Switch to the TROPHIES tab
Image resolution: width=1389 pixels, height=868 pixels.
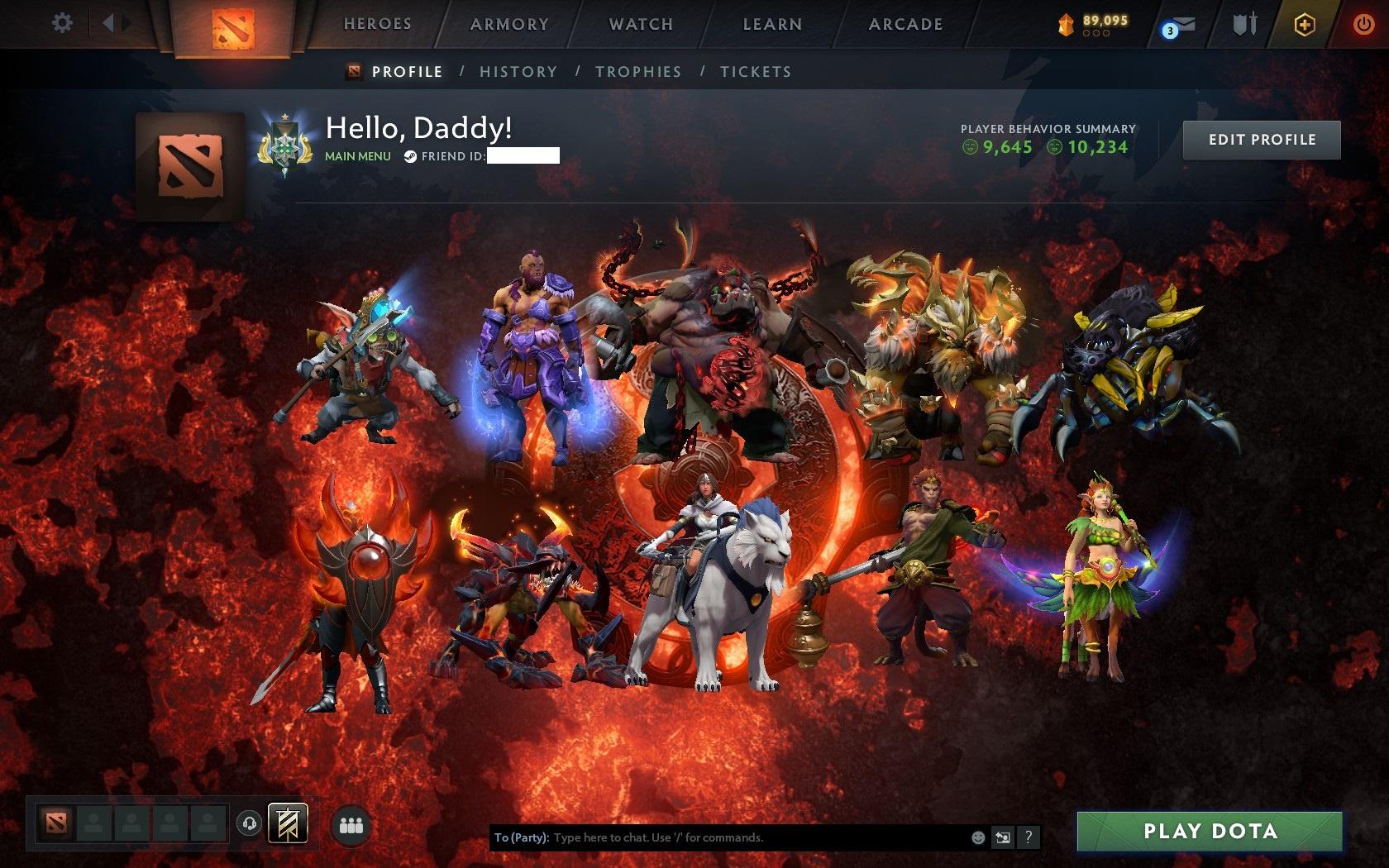point(637,72)
